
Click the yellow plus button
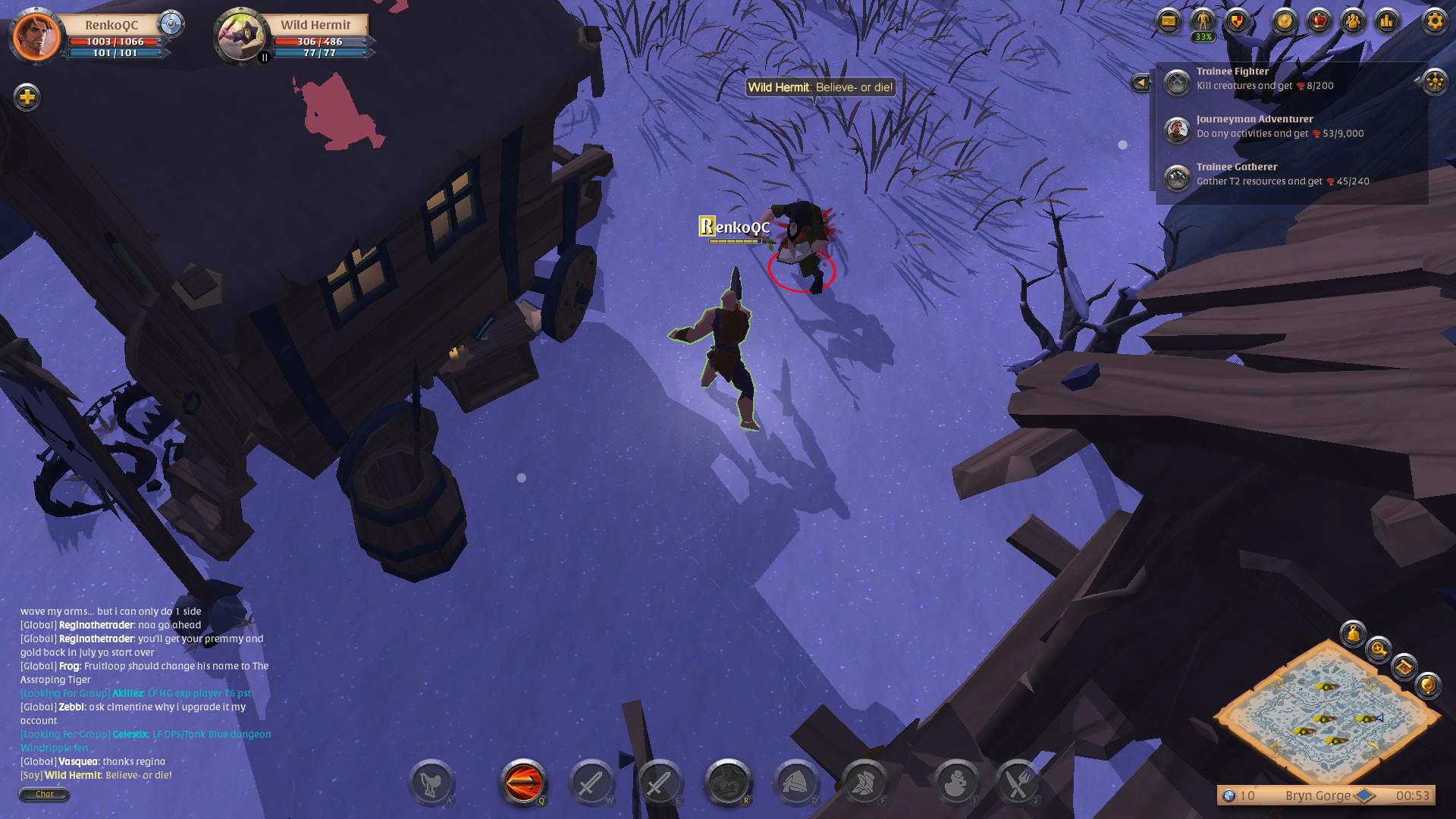(x=27, y=97)
